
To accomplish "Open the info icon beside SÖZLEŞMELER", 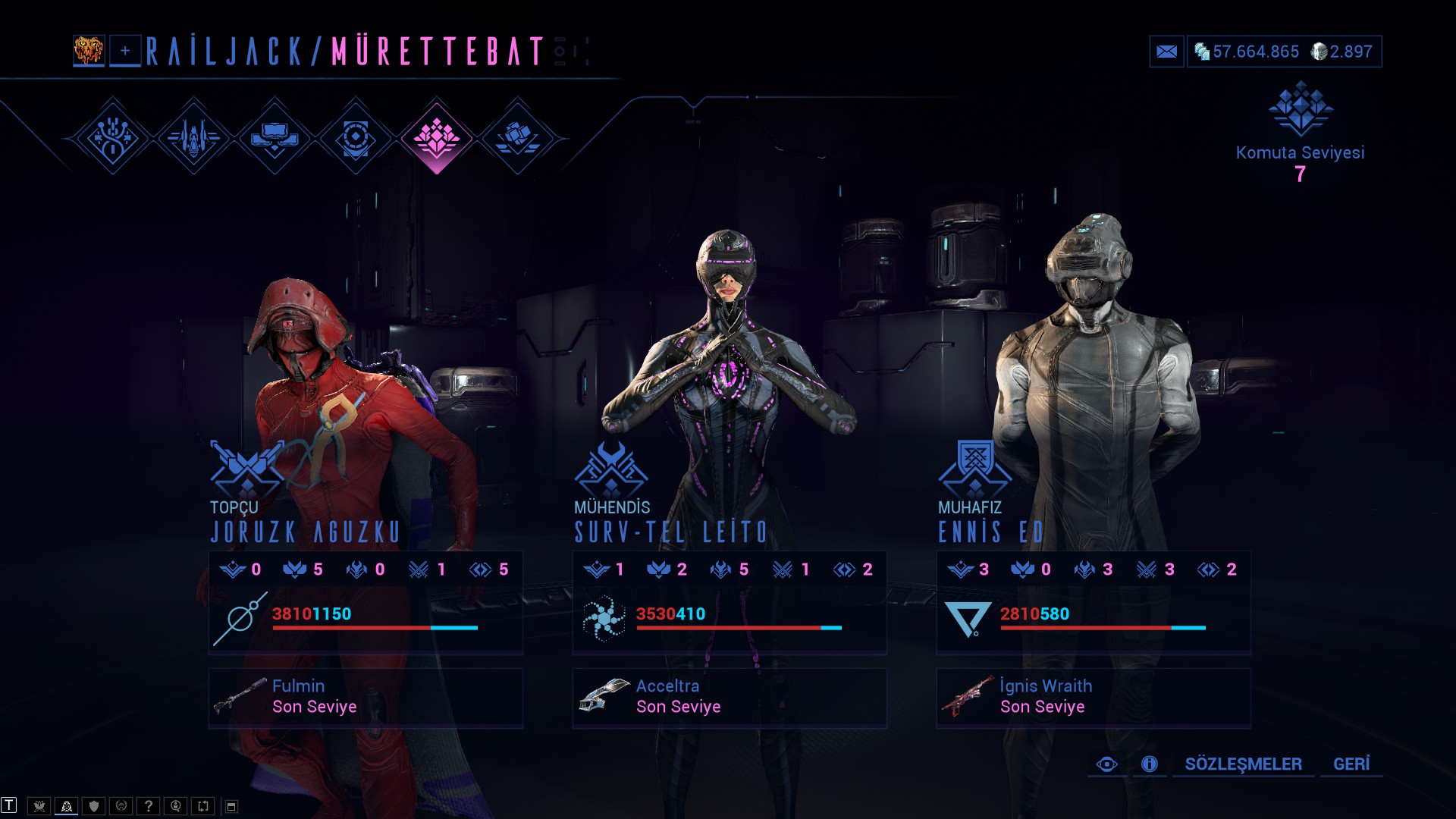I will (x=1150, y=764).
